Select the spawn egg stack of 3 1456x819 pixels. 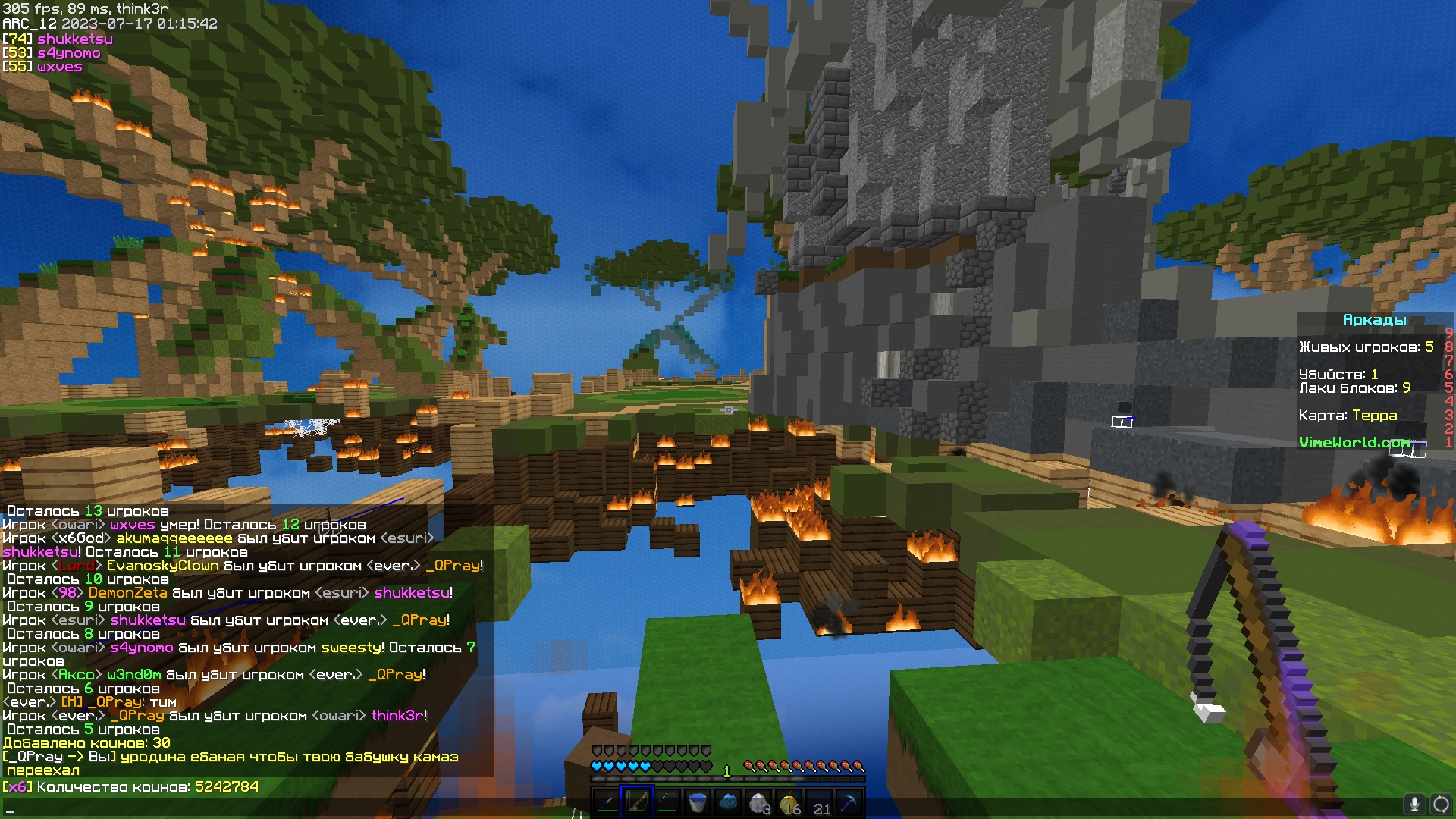[758, 802]
